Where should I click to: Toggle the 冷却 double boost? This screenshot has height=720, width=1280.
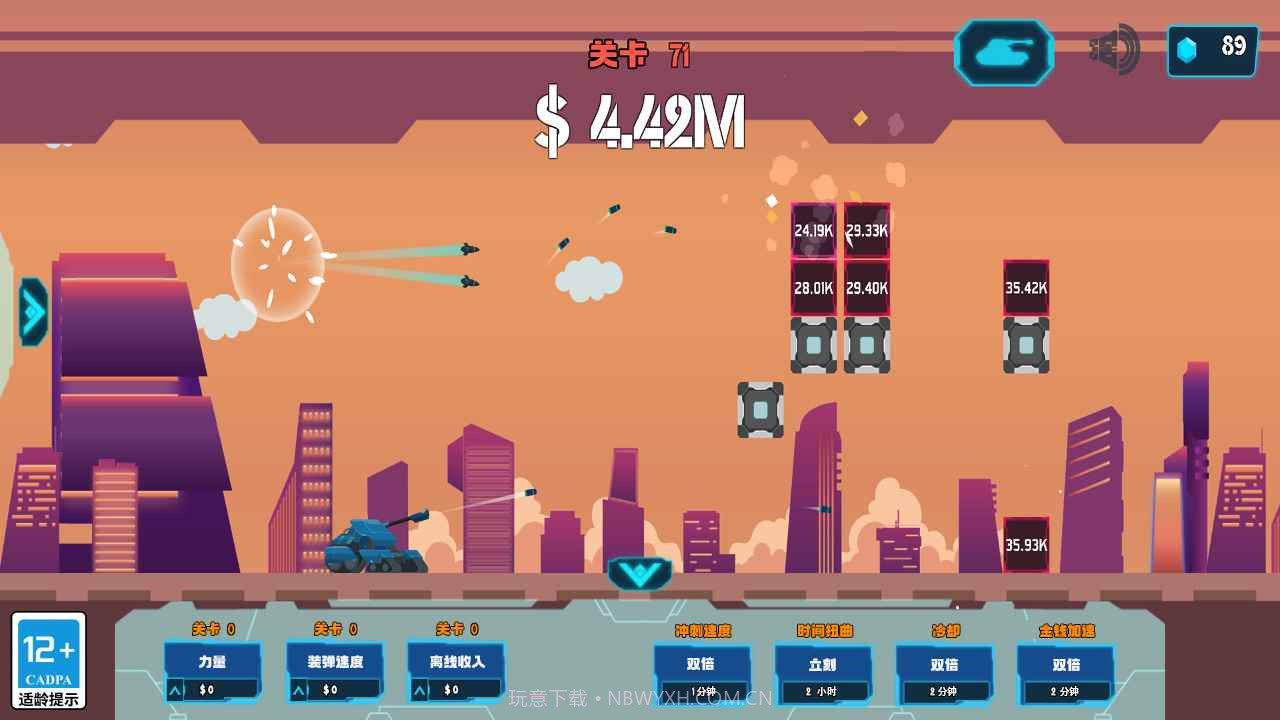click(x=946, y=662)
